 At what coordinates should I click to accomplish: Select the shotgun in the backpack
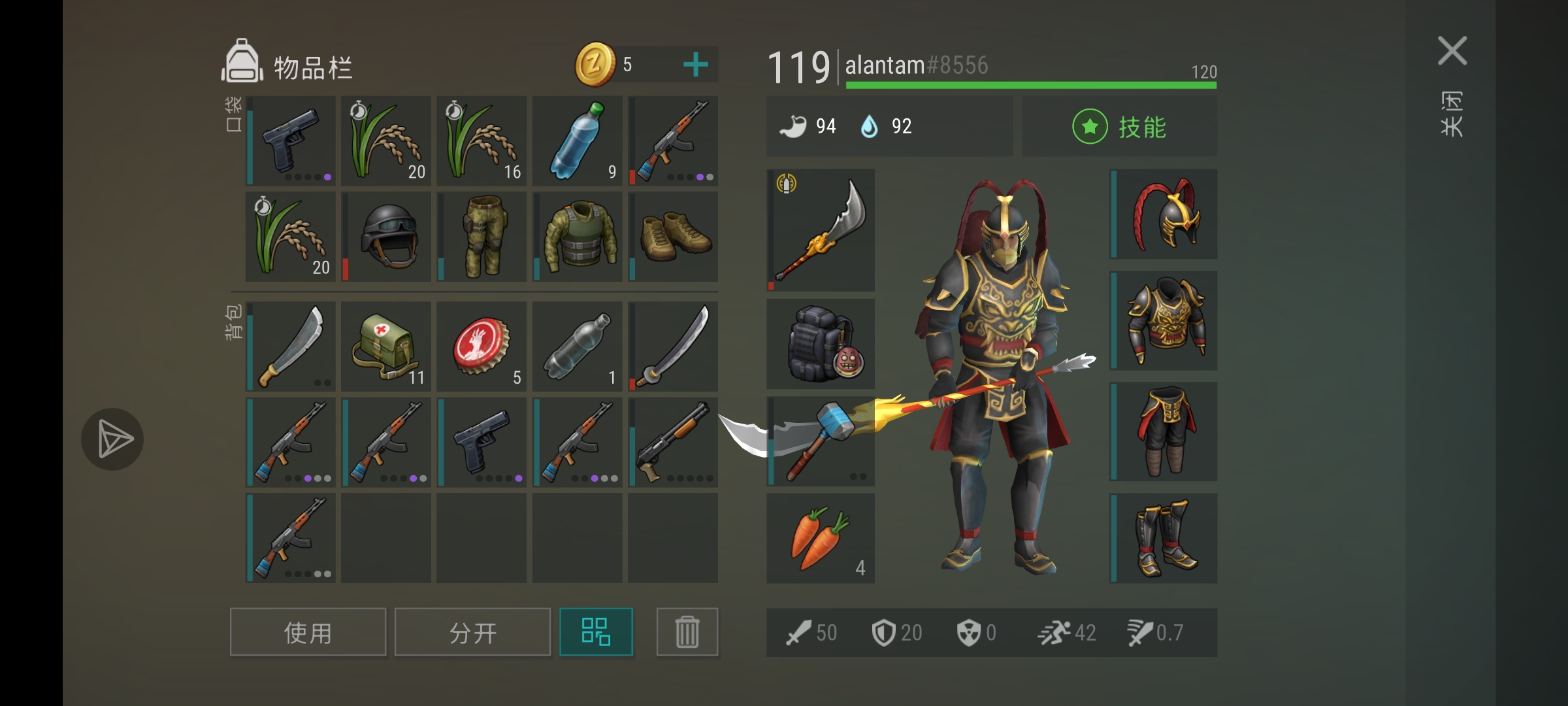(x=673, y=442)
